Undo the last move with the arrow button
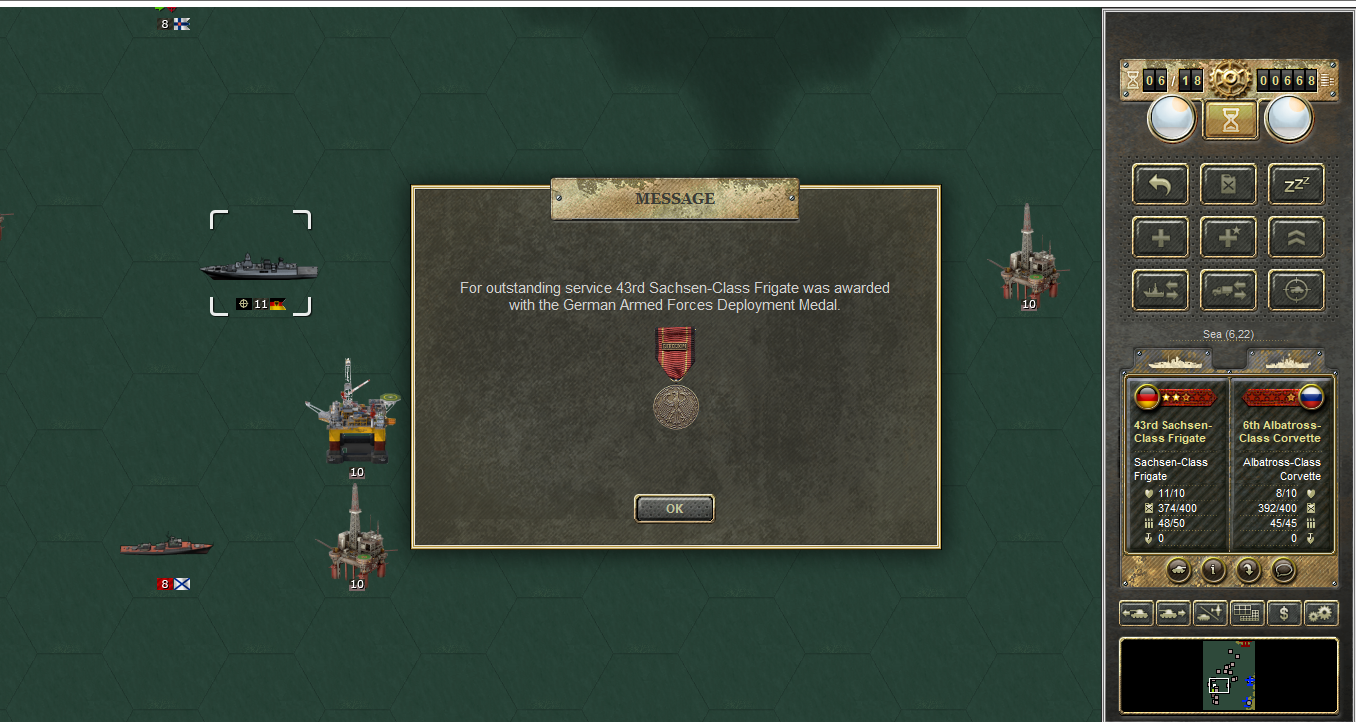The width and height of the screenshot is (1356, 722). click(1160, 184)
